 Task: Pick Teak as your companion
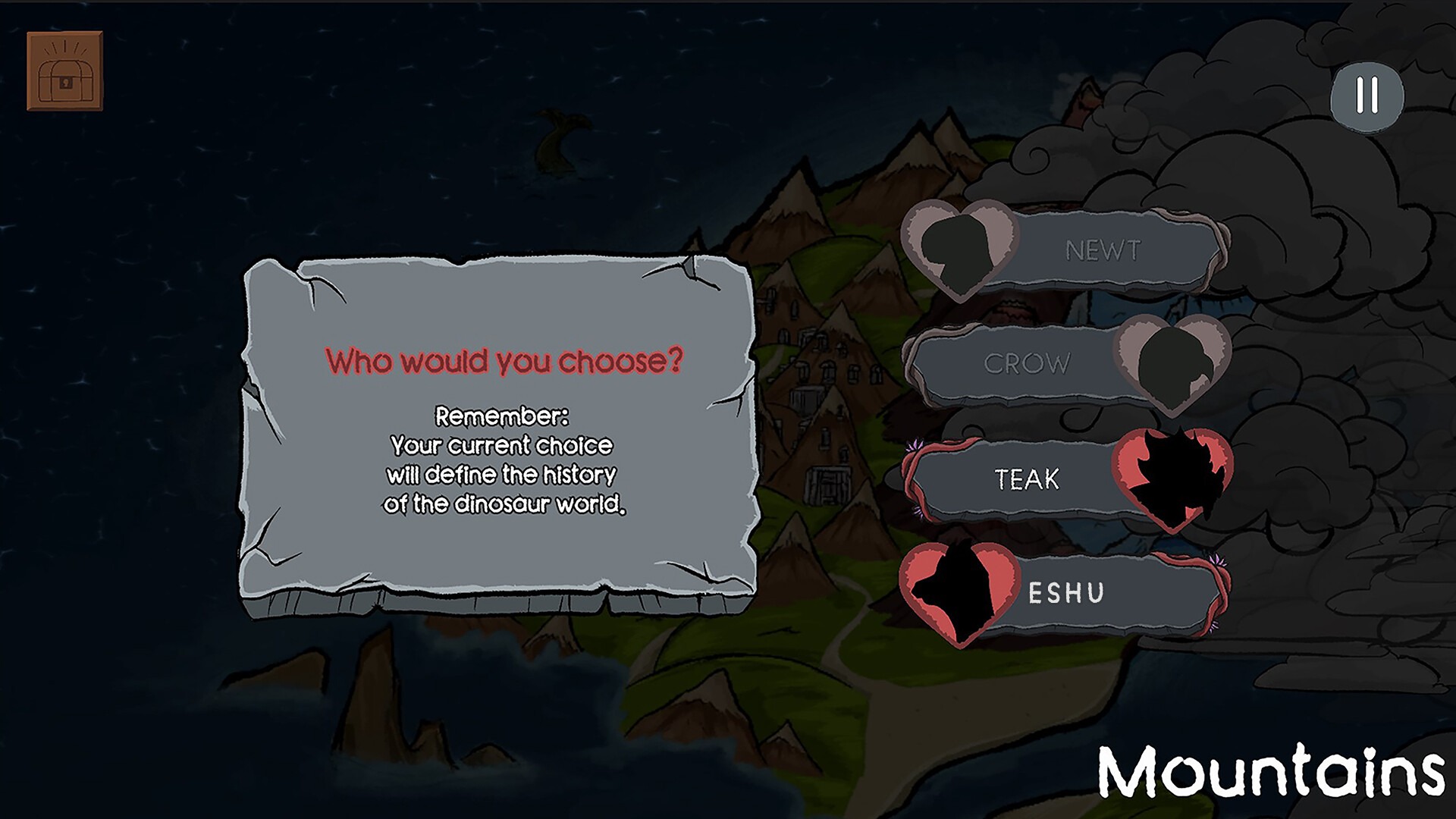coord(1028,479)
